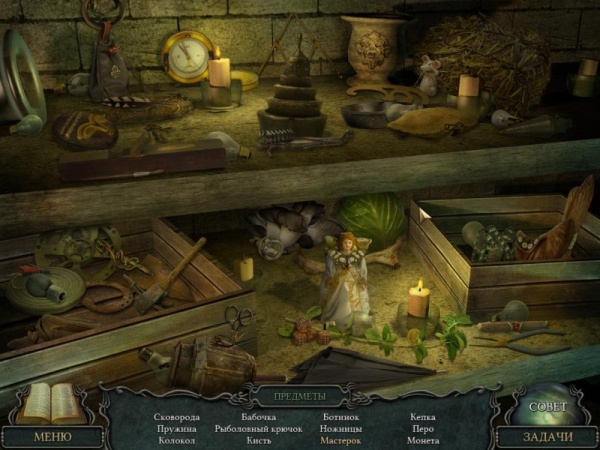Click the Ножницы list entry
Image resolution: width=600 pixels, height=450 pixels.
pyautogui.click(x=340, y=428)
